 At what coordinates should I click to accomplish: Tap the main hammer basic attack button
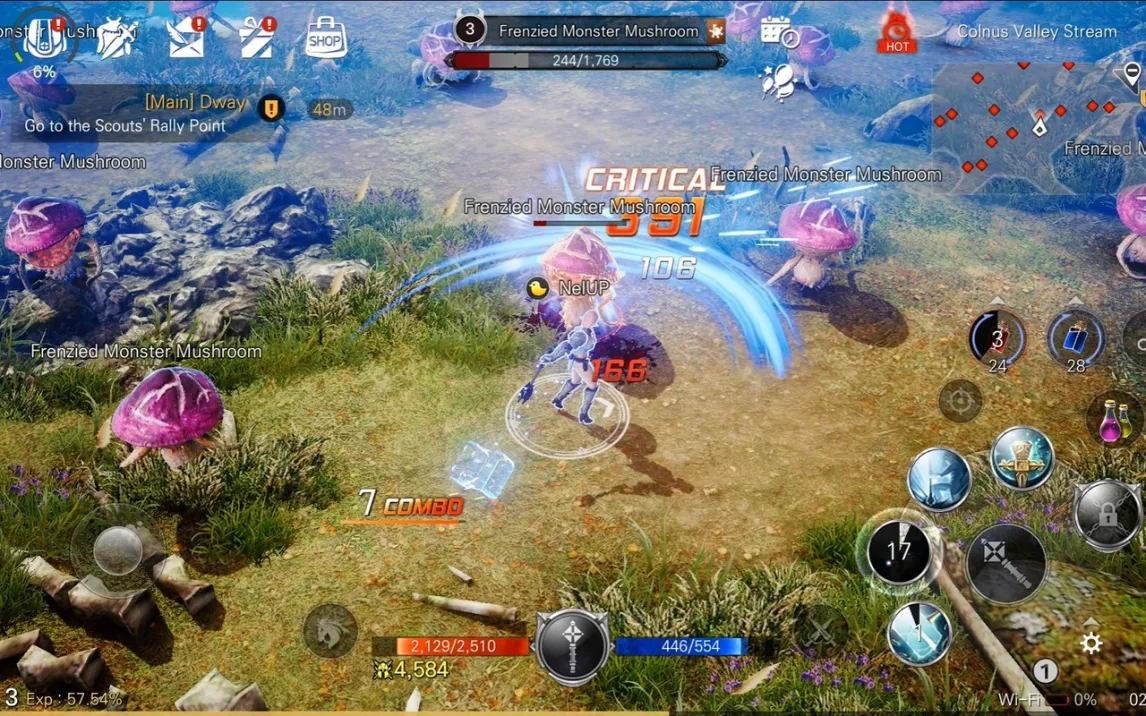1006,563
